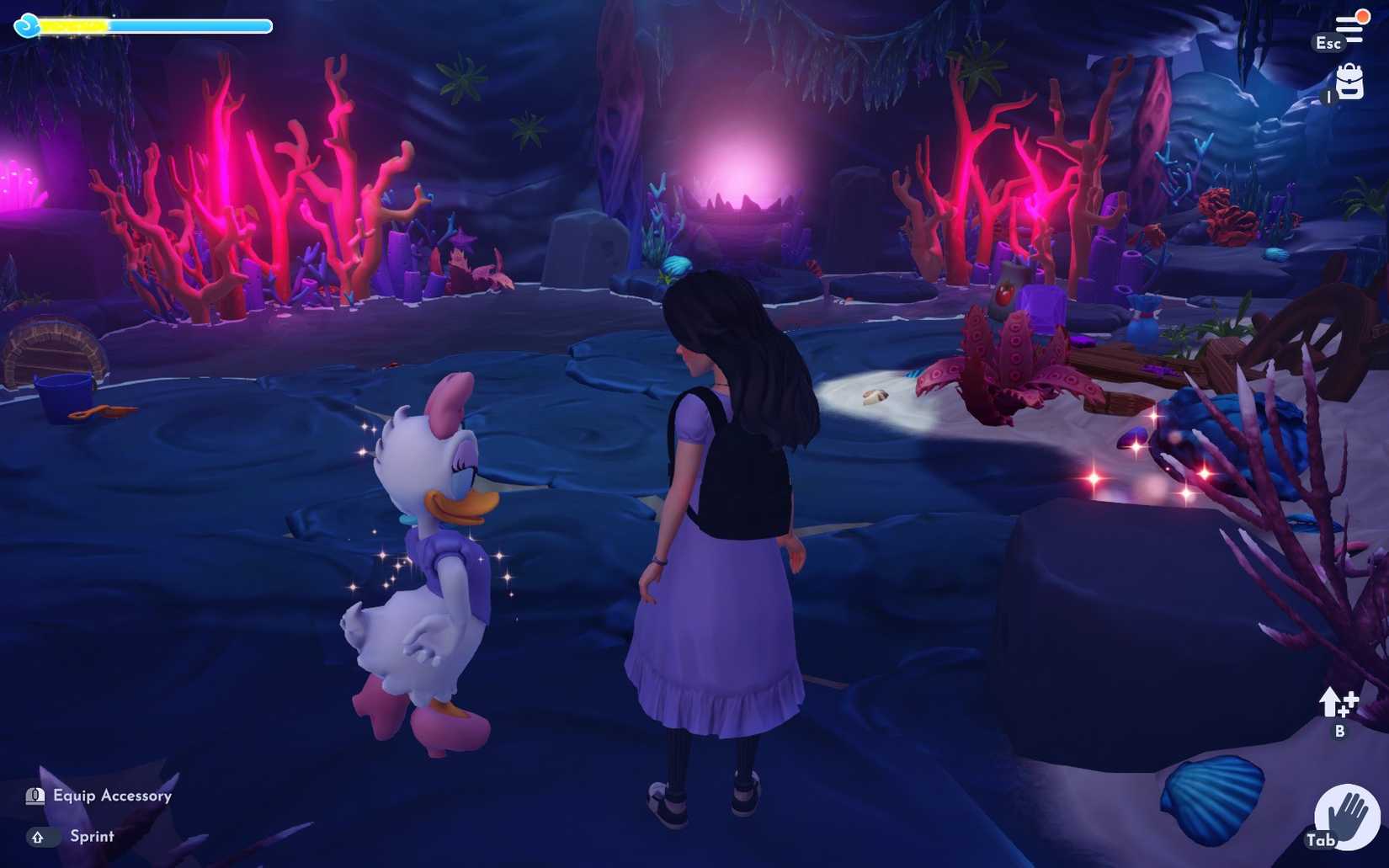Click the Tab key label by the hand icon

click(1322, 839)
